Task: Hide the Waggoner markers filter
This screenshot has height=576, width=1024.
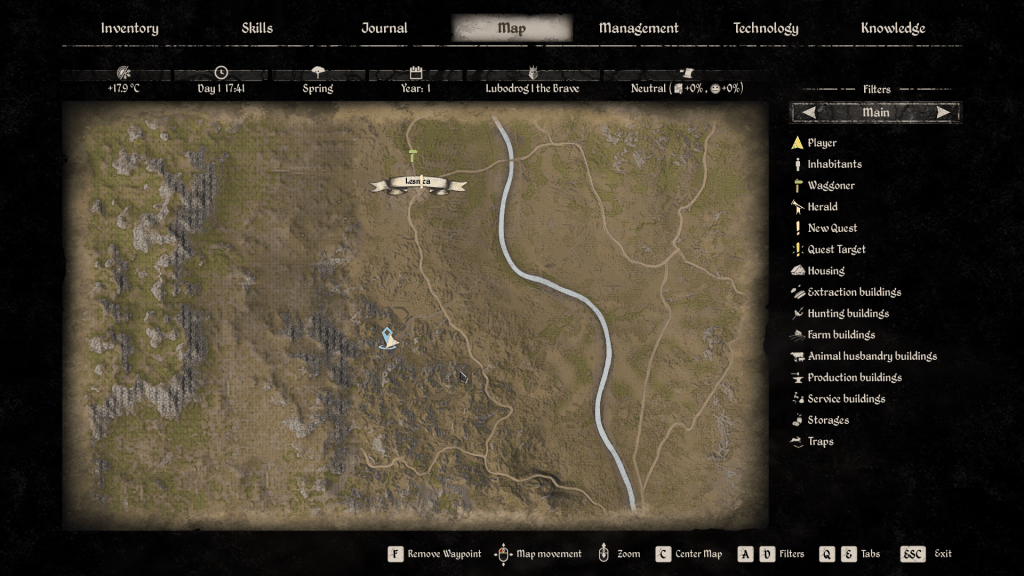Action: pyautogui.click(x=831, y=186)
